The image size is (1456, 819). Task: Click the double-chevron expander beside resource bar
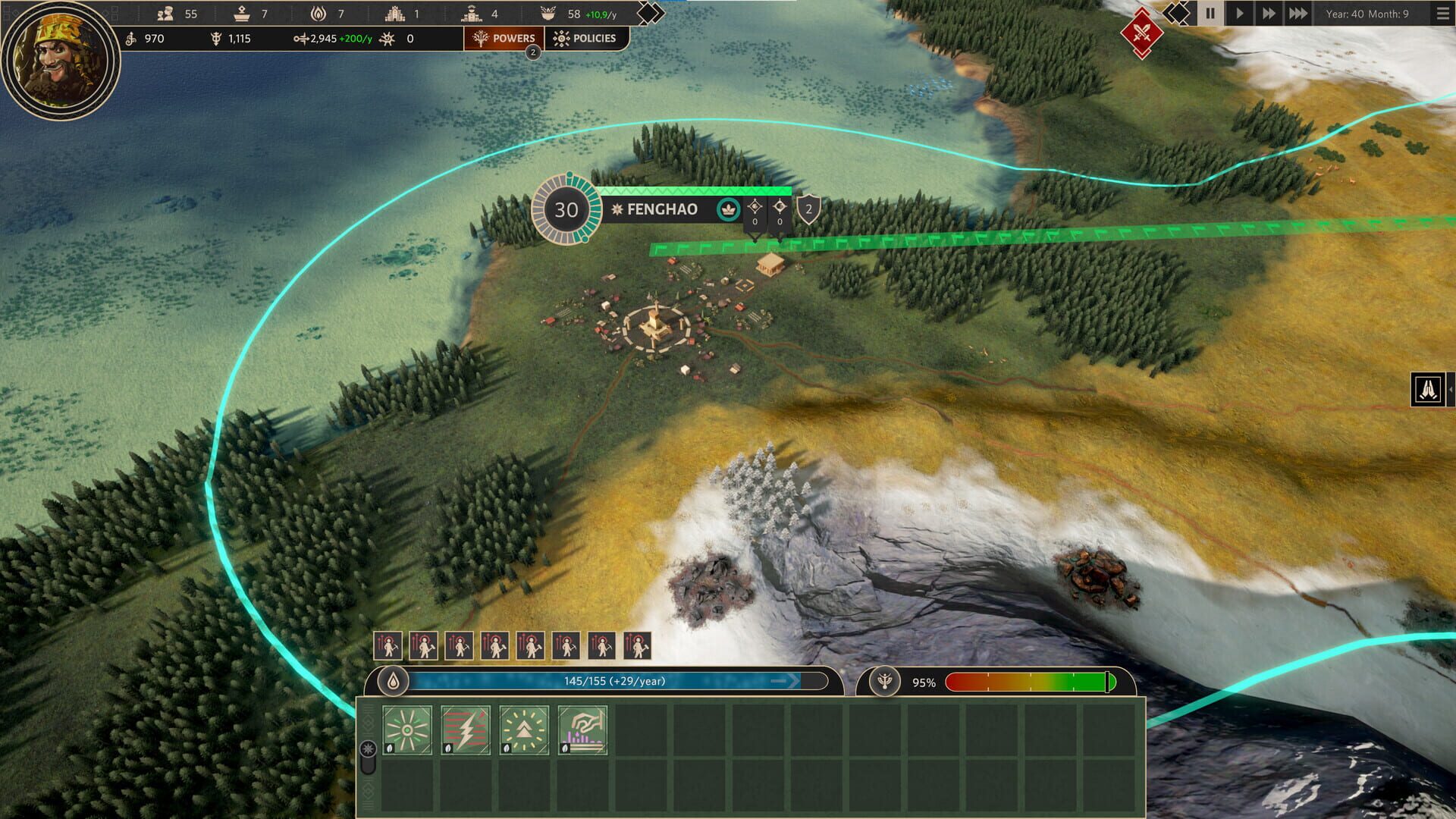coord(648,12)
